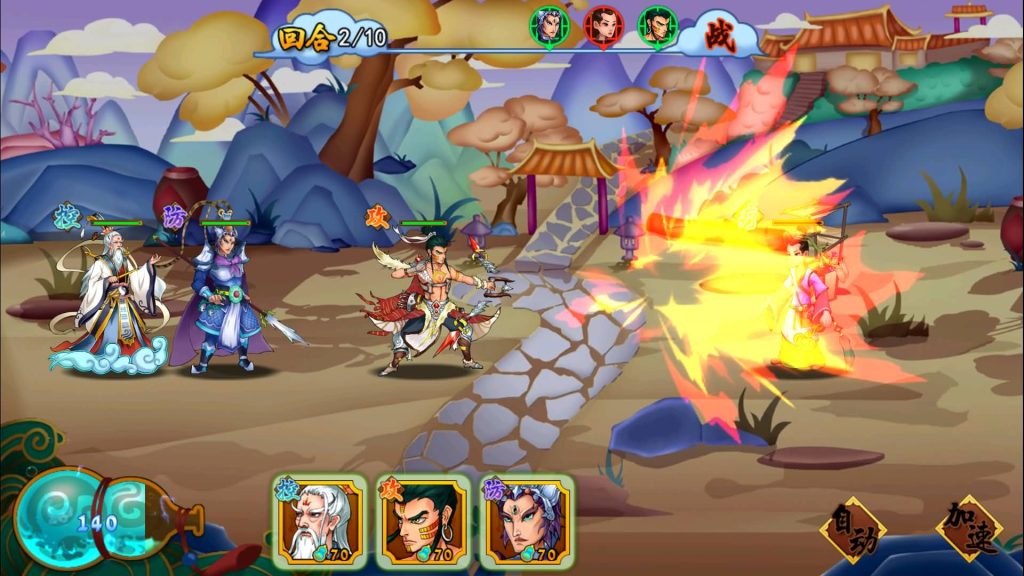Tap the 加速 speed-up button
Image resolution: width=1024 pixels, height=576 pixels.
pyautogui.click(x=968, y=528)
